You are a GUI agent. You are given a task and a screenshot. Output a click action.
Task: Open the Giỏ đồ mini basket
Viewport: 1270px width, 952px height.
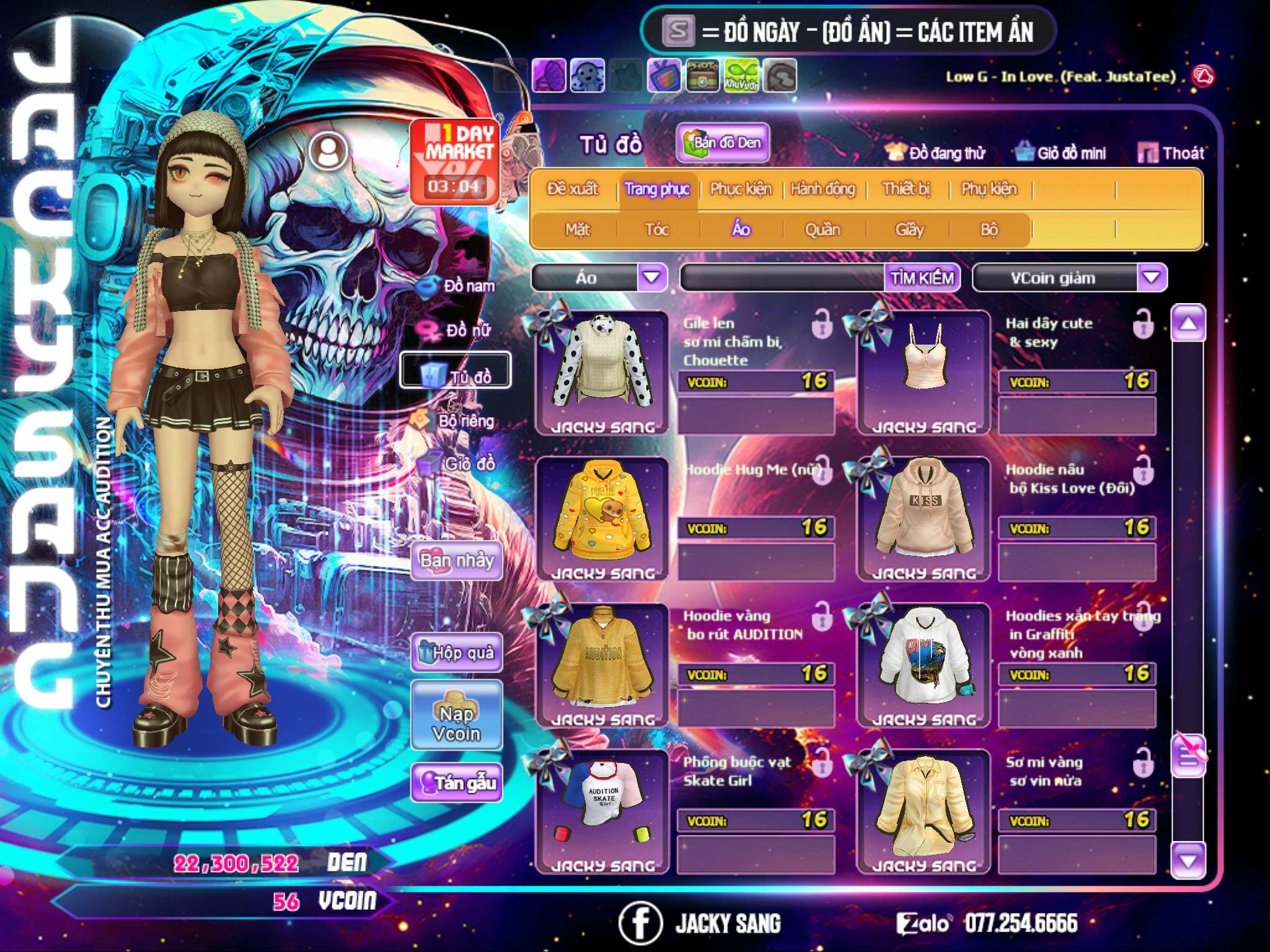point(1061,153)
